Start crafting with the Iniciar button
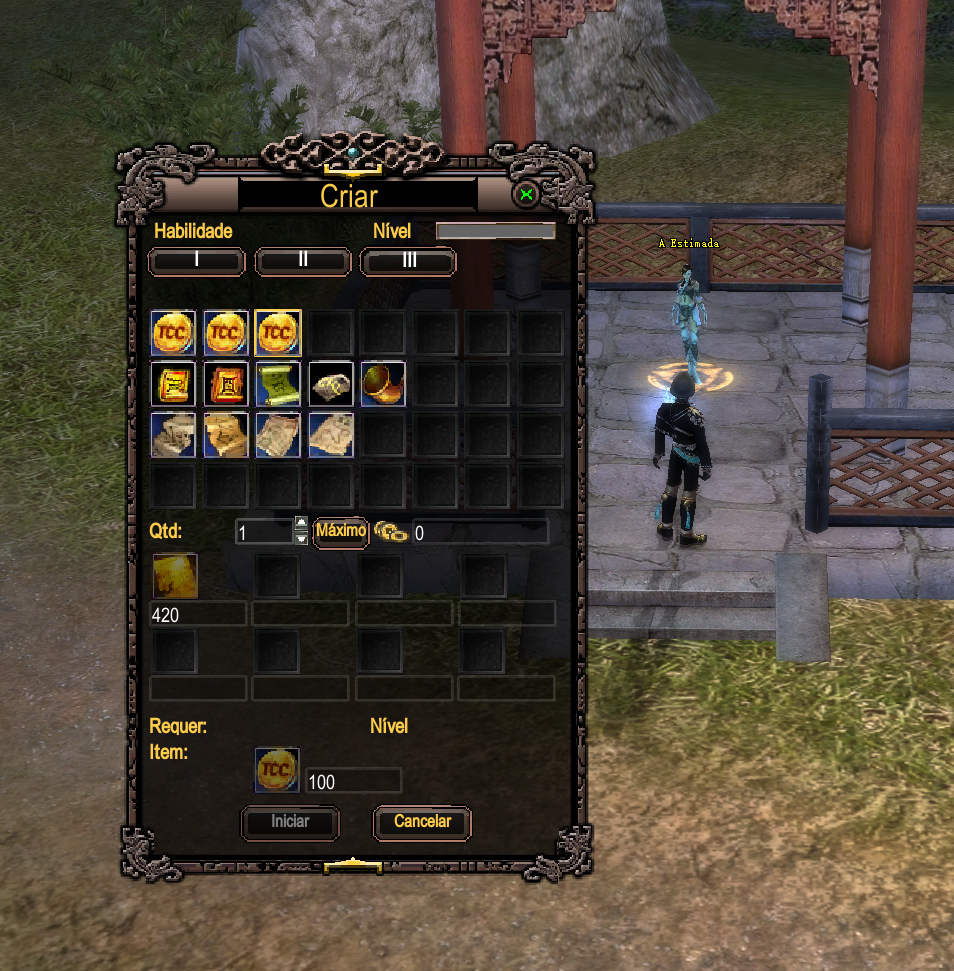This screenshot has height=971, width=954. pos(290,822)
